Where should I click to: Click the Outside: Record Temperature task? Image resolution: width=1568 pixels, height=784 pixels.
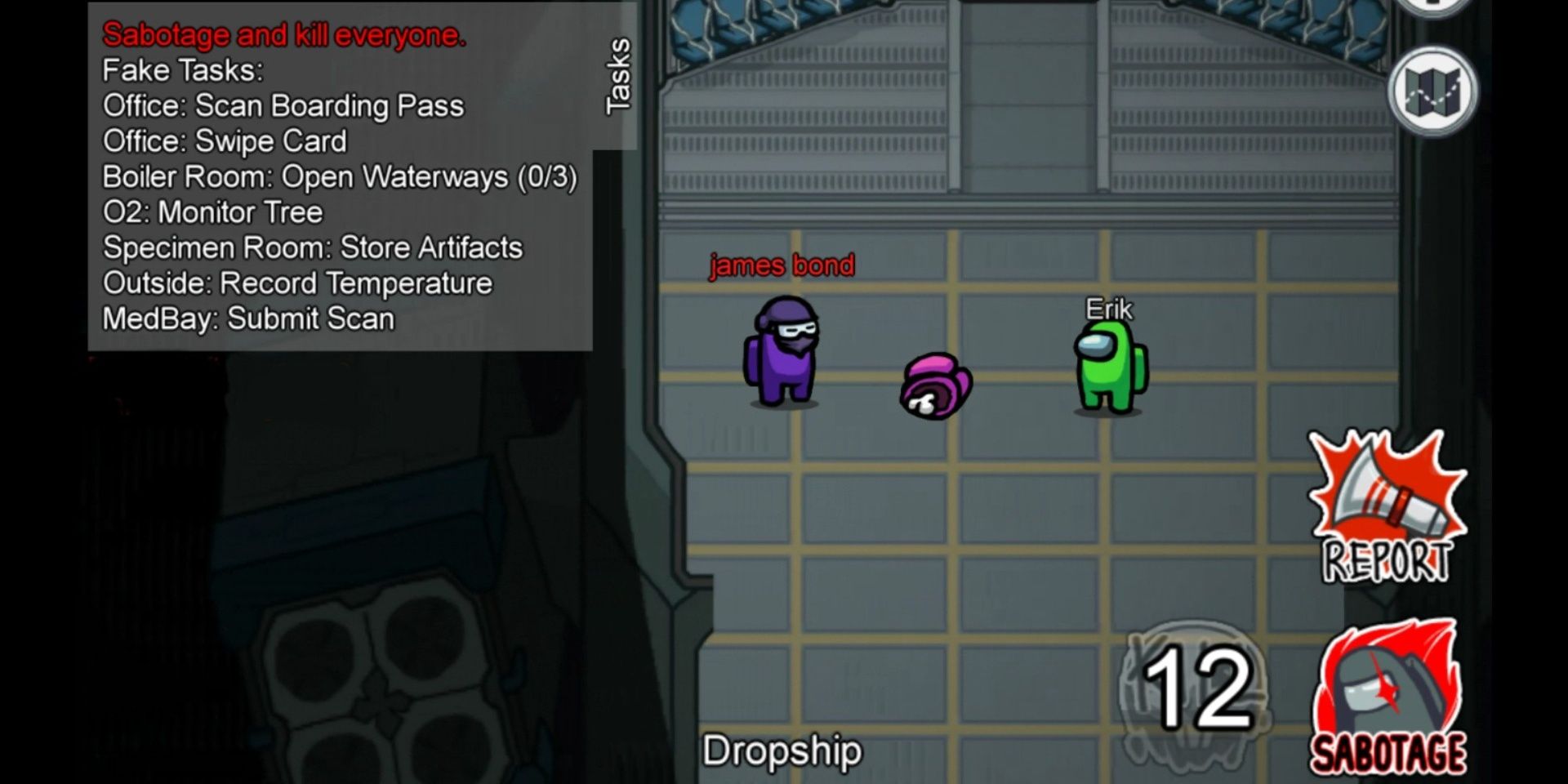(x=296, y=283)
